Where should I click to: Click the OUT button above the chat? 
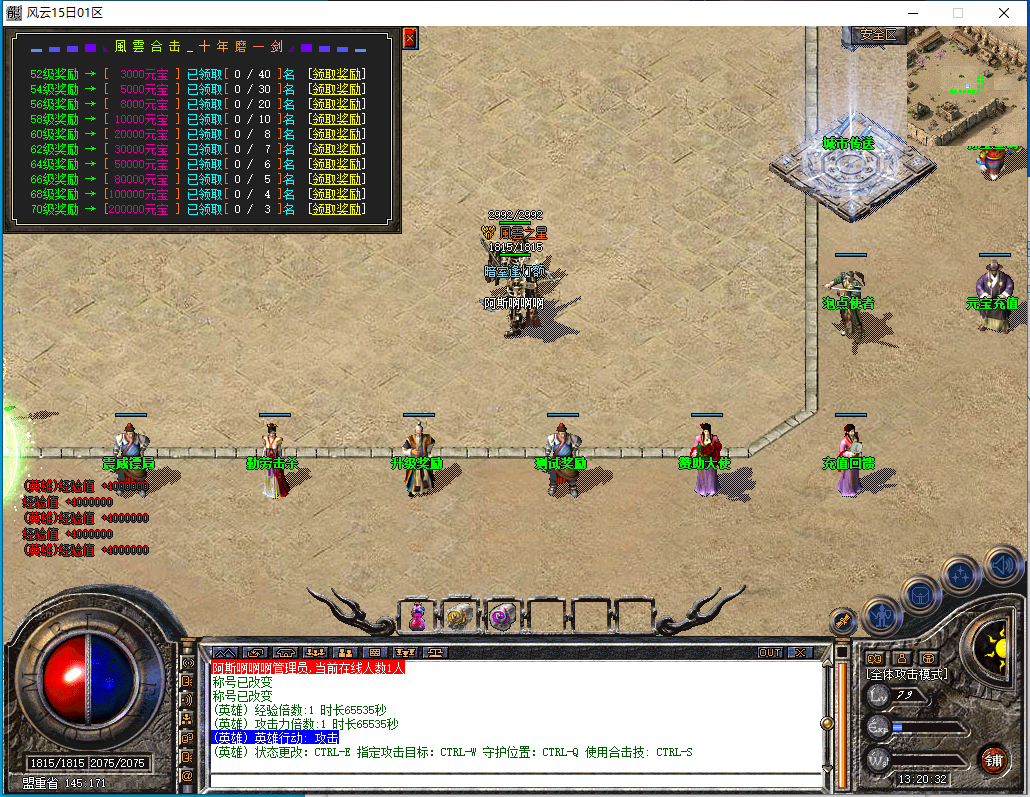pyautogui.click(x=769, y=653)
